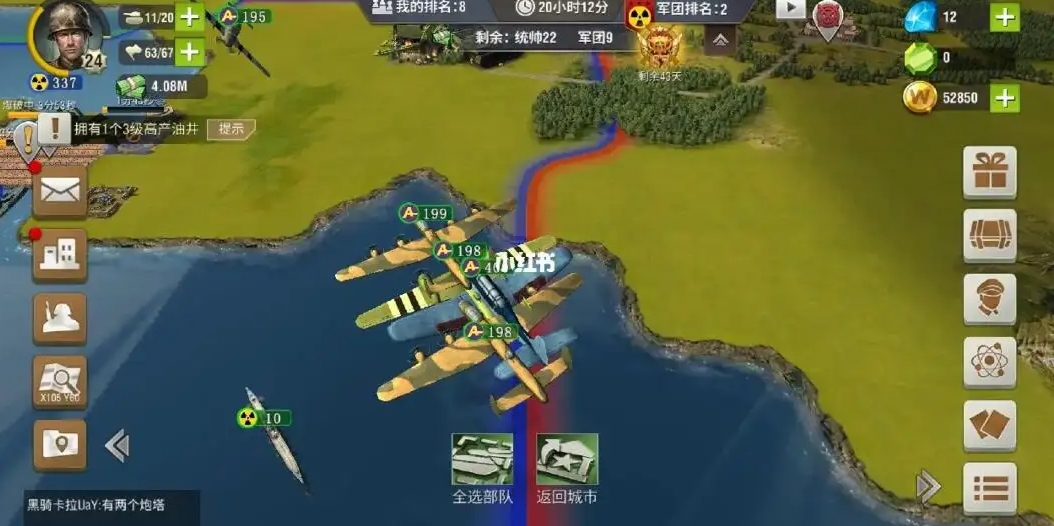Viewport: 1054px width, 526px height.
Task: Add more tank capacity with plus button
Action: [x=190, y=18]
